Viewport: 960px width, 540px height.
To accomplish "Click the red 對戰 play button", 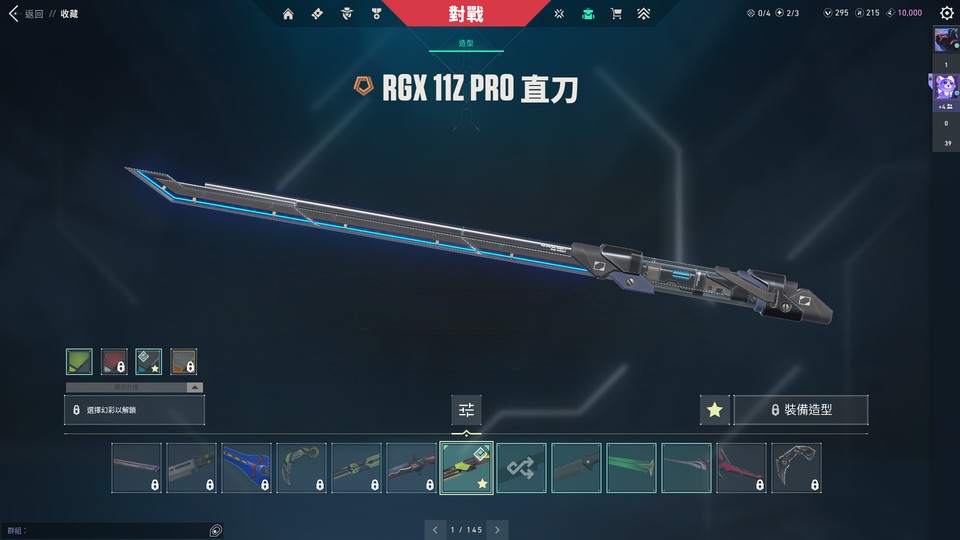I will 466,14.
